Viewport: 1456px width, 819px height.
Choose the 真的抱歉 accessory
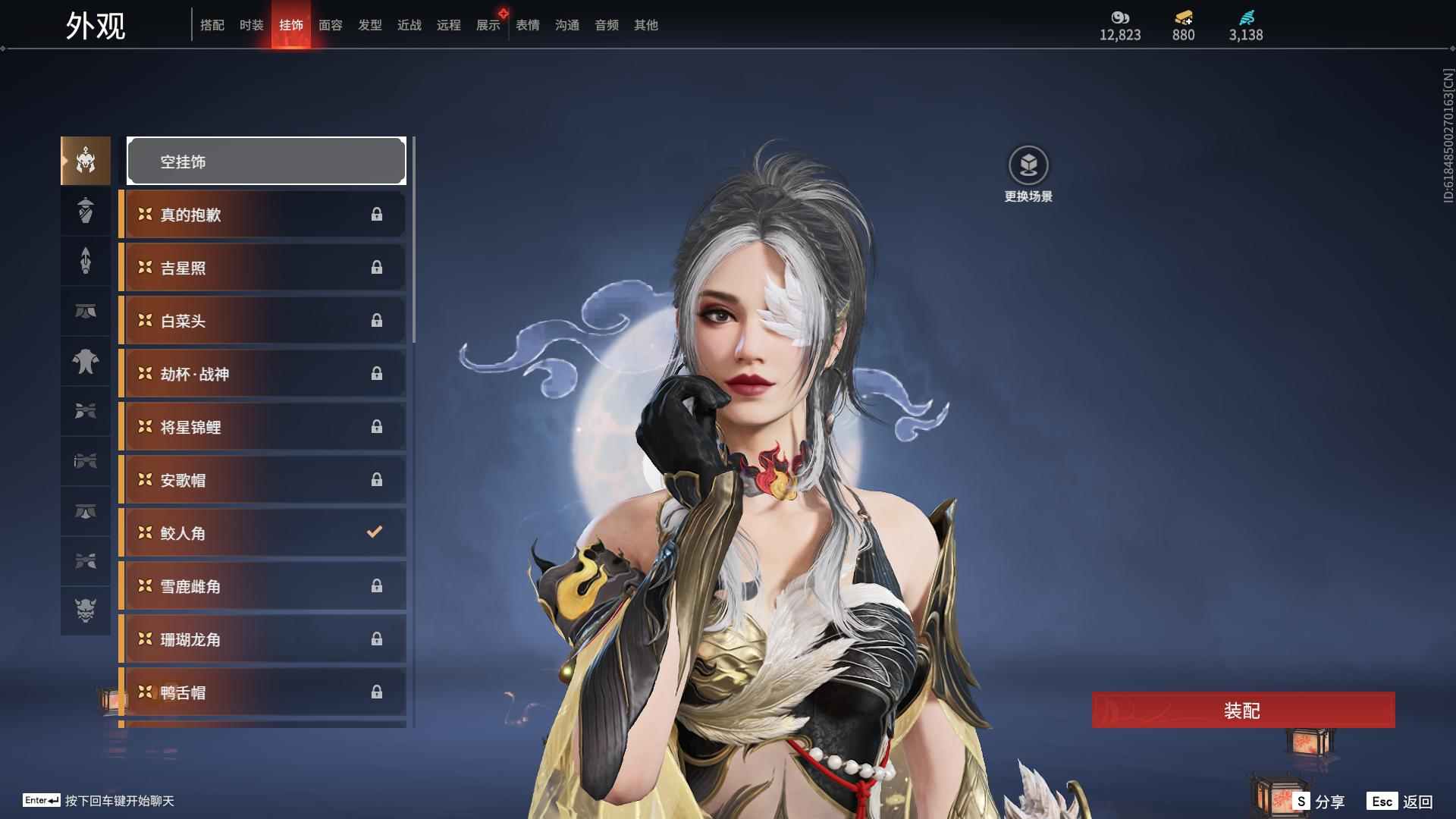coord(263,215)
